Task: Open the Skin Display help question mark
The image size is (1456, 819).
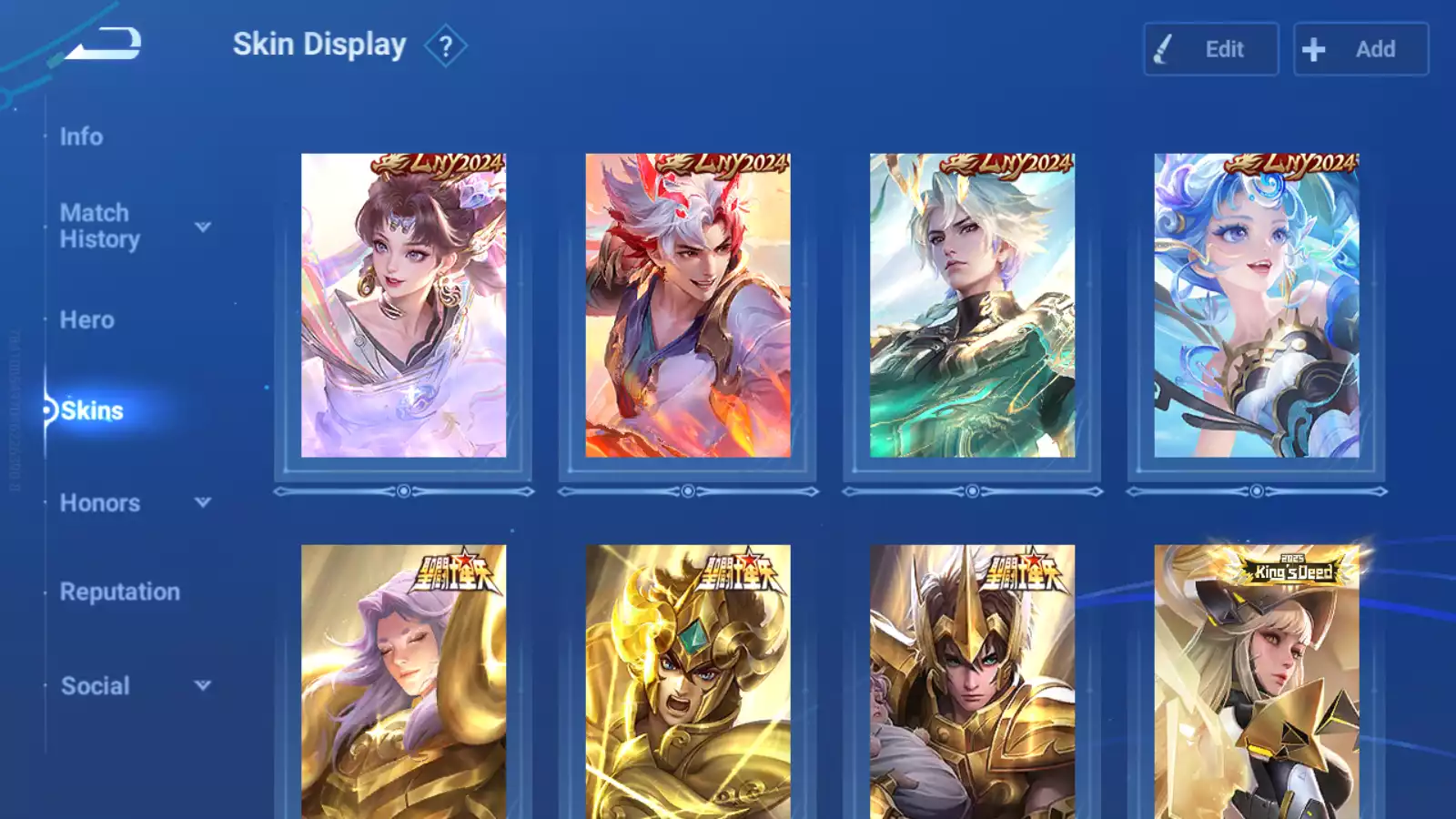Action: click(x=445, y=46)
